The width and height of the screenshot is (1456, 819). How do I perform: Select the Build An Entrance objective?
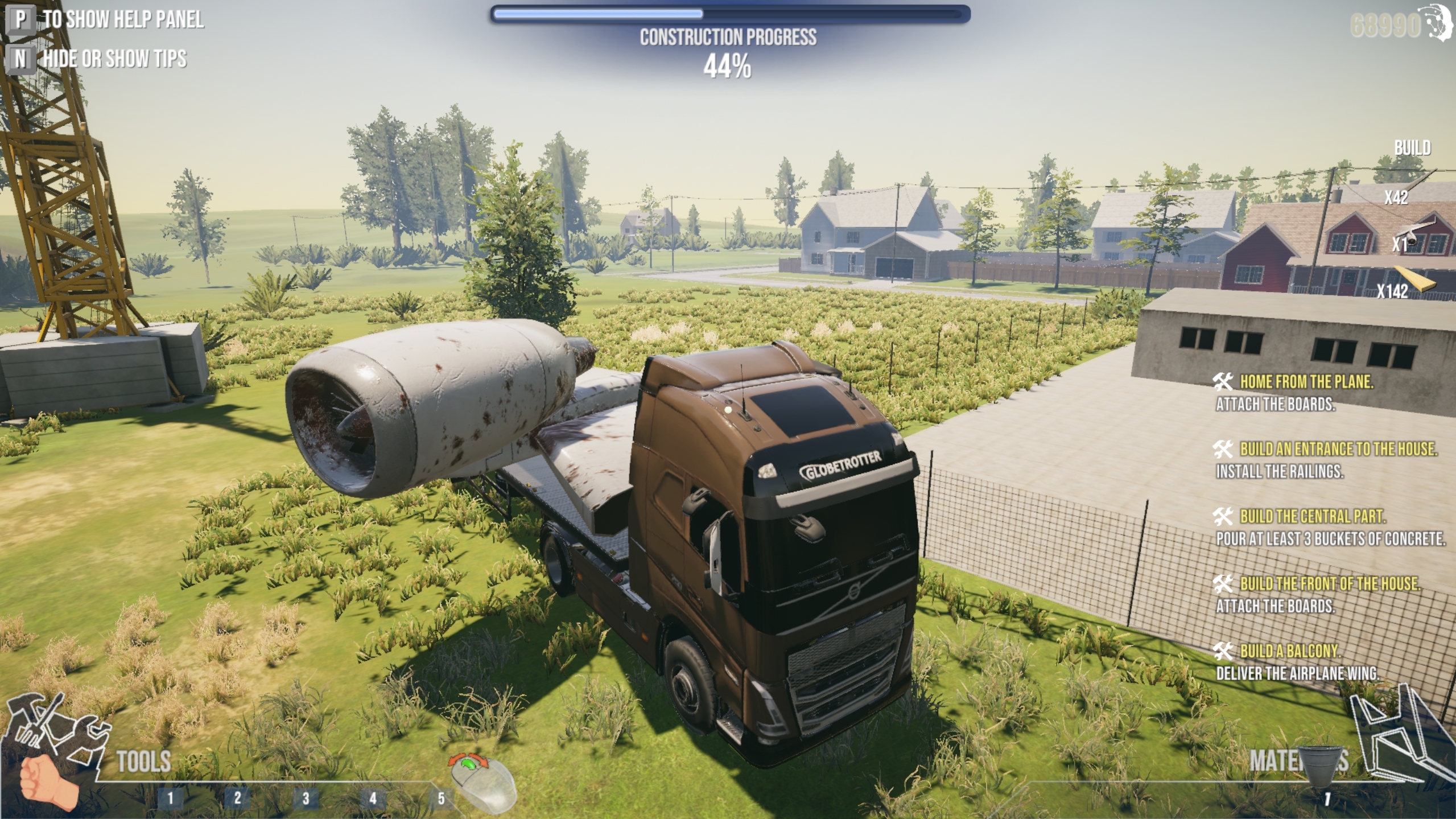coord(1337,449)
